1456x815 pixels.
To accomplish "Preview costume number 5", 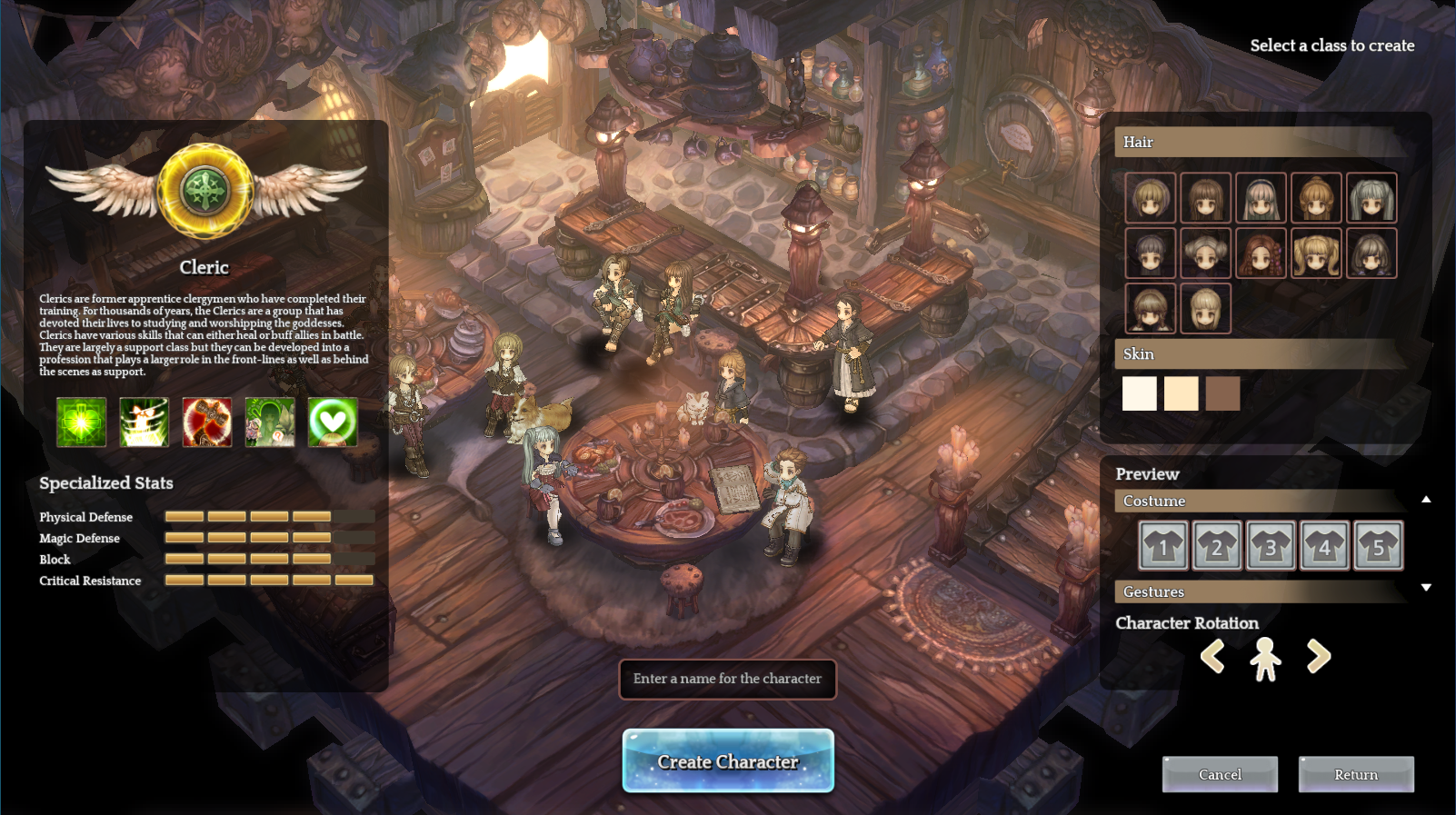I will pyautogui.click(x=1378, y=546).
